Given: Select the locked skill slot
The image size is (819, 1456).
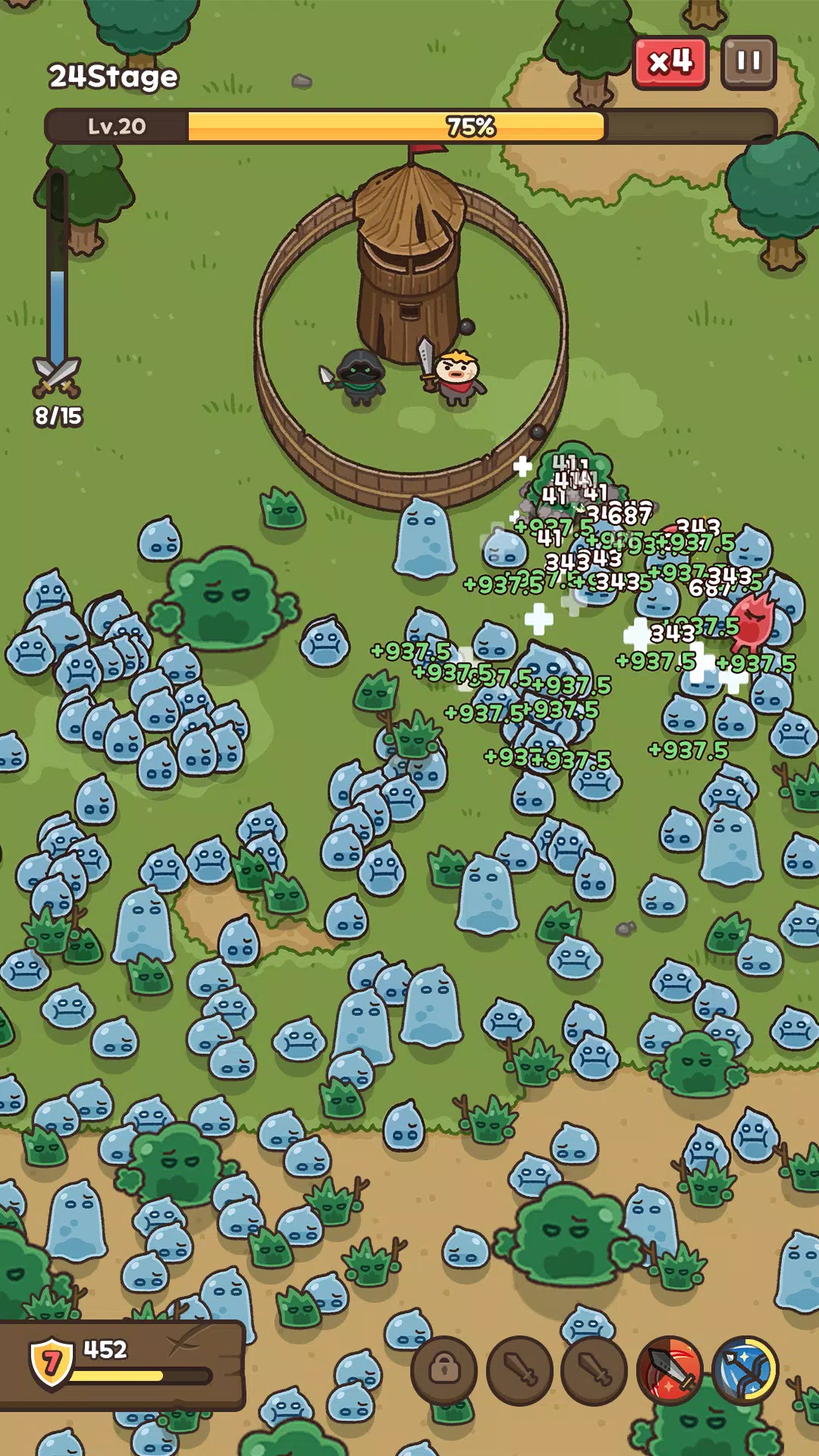Looking at the screenshot, I should click(444, 1370).
